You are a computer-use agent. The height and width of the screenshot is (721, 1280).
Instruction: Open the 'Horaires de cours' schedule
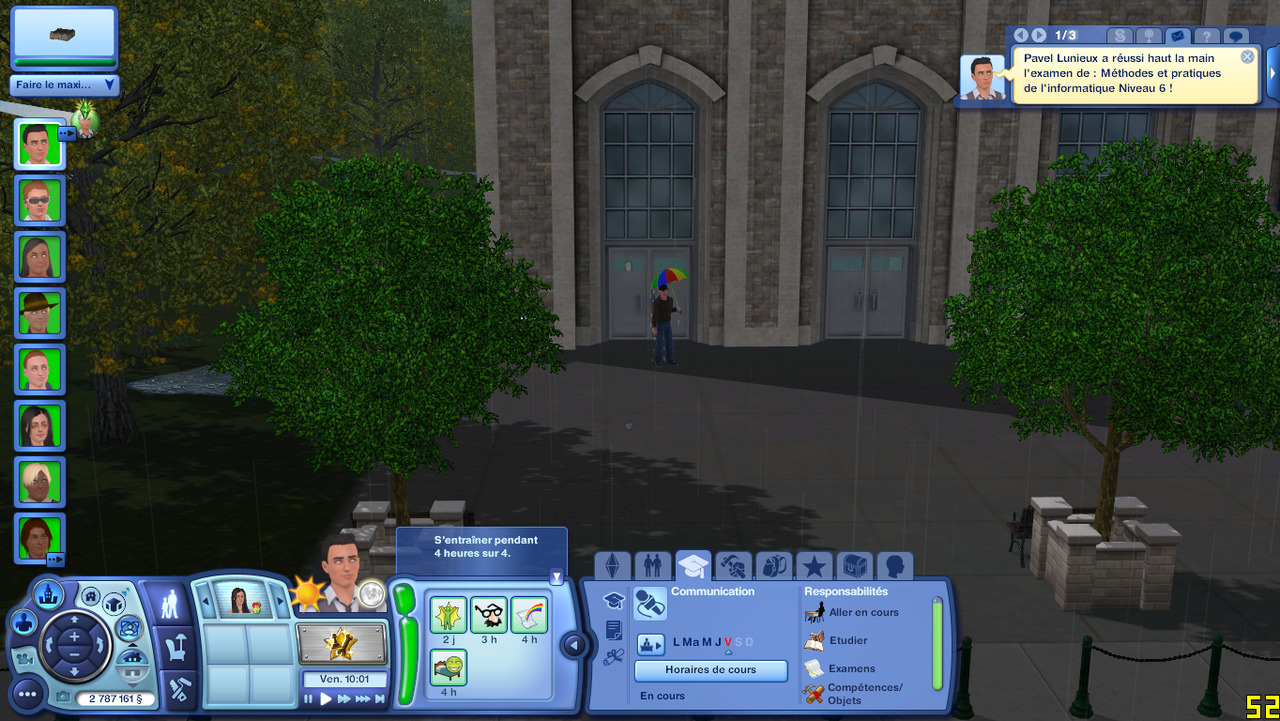point(711,670)
